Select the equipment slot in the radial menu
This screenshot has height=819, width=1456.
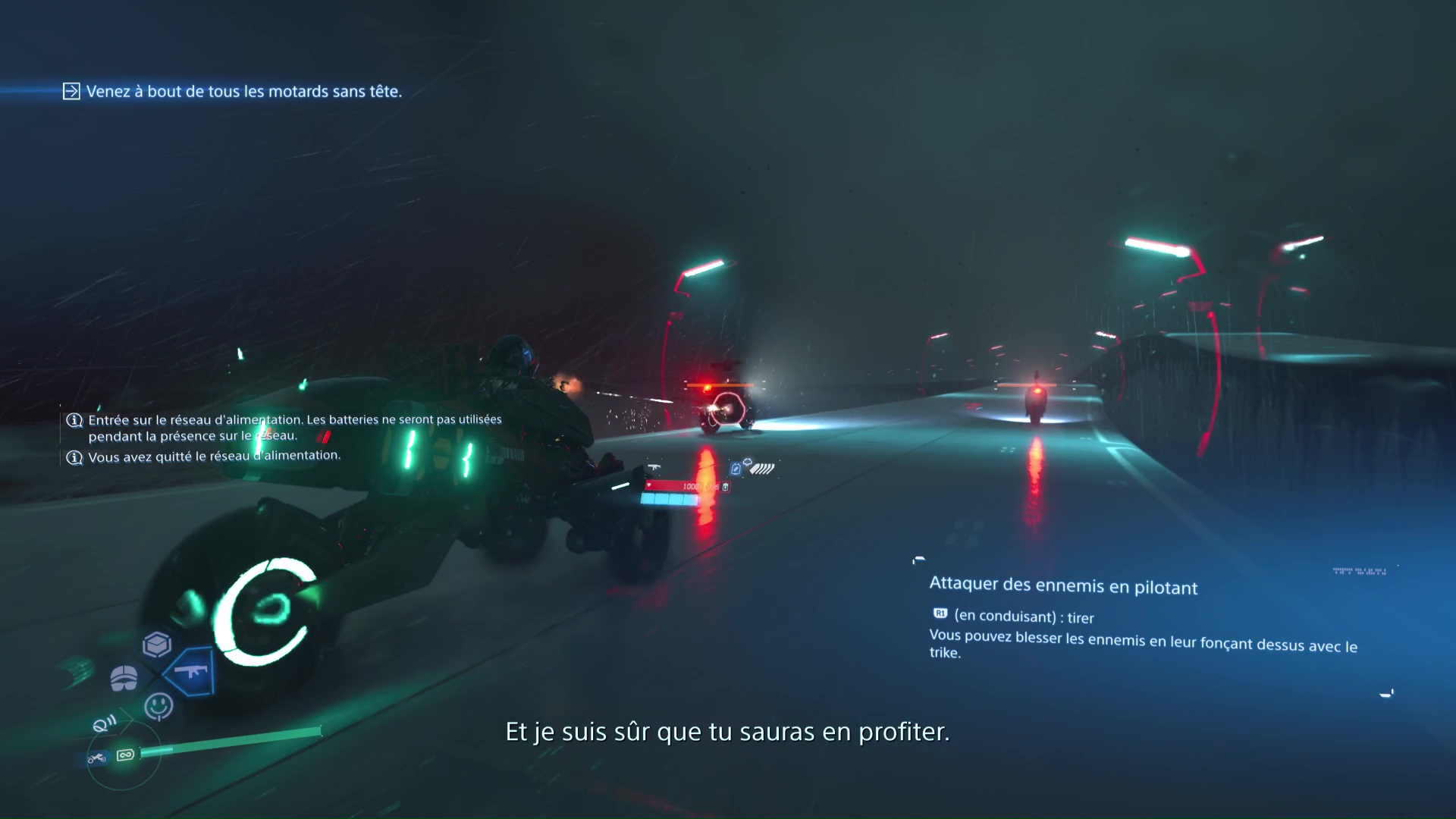coord(124,676)
